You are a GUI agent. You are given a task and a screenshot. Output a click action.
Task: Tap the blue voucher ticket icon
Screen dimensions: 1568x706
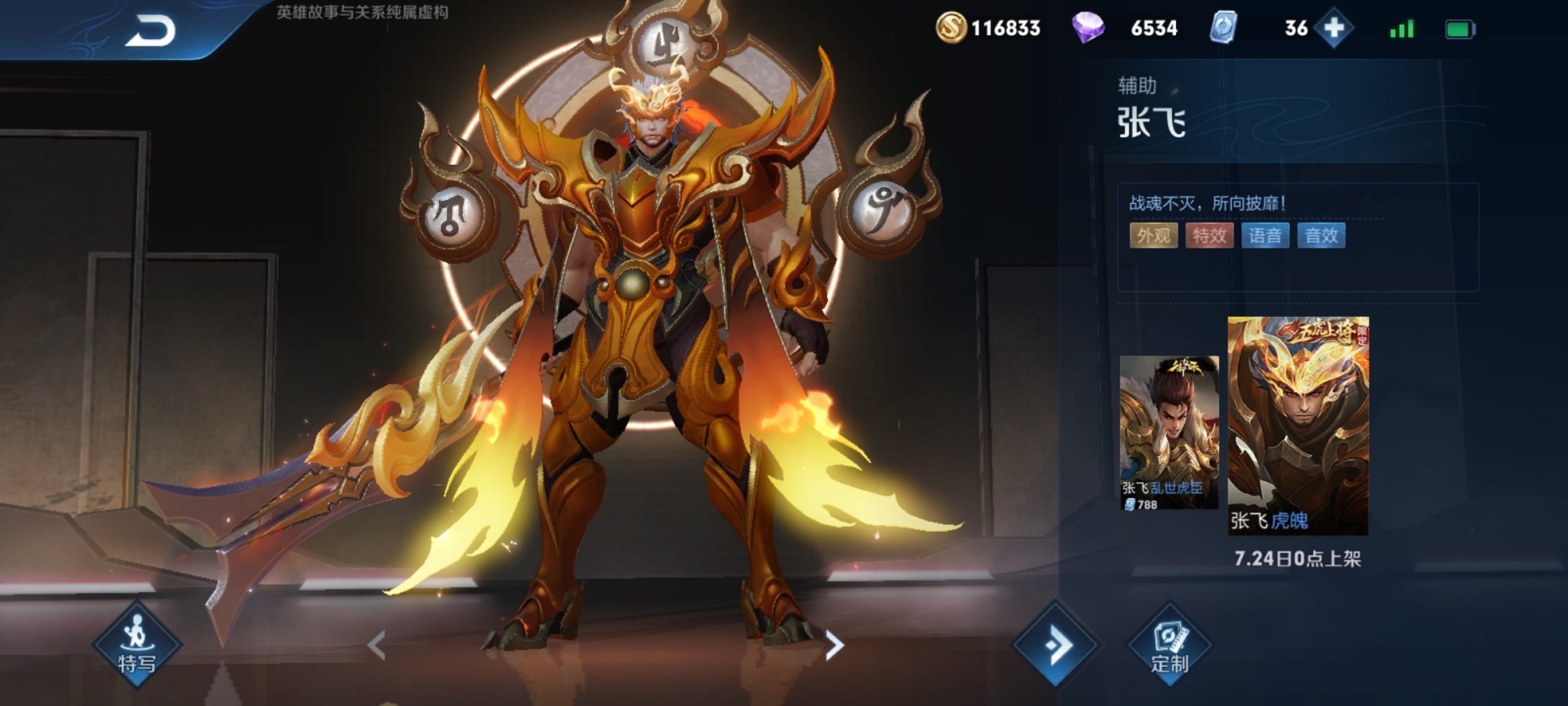click(1223, 28)
